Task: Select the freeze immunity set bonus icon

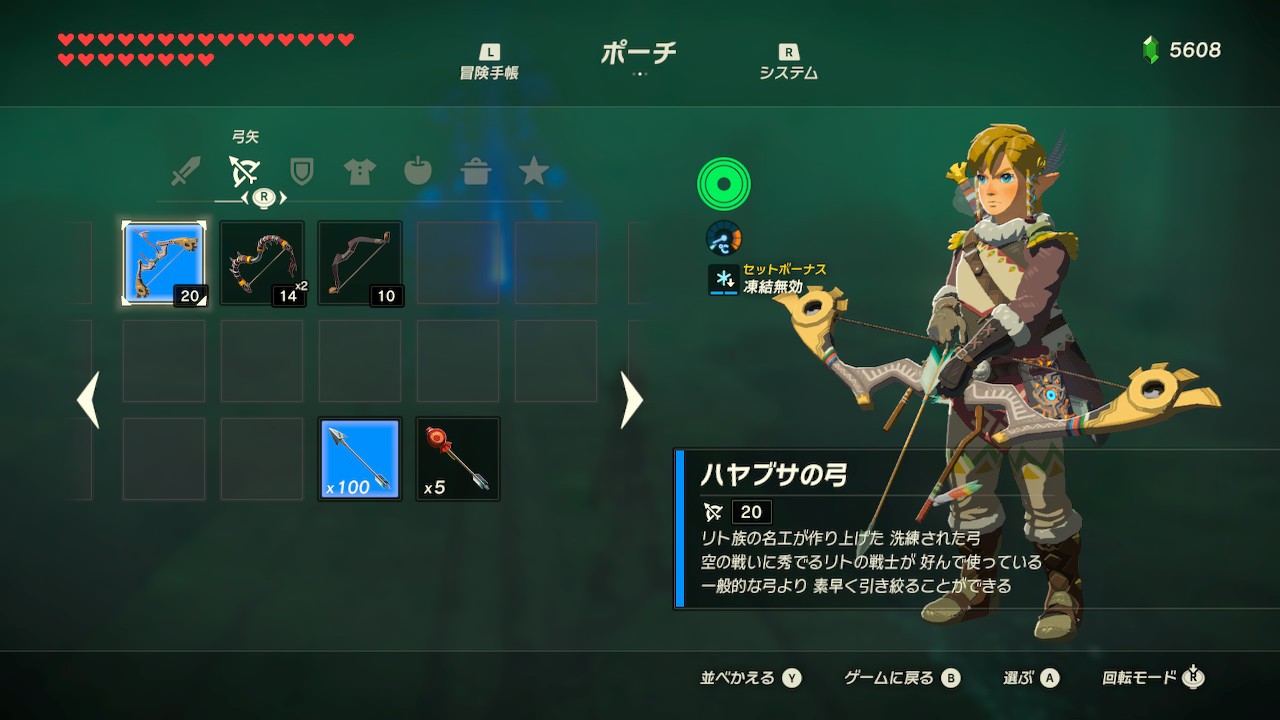Action: click(722, 279)
